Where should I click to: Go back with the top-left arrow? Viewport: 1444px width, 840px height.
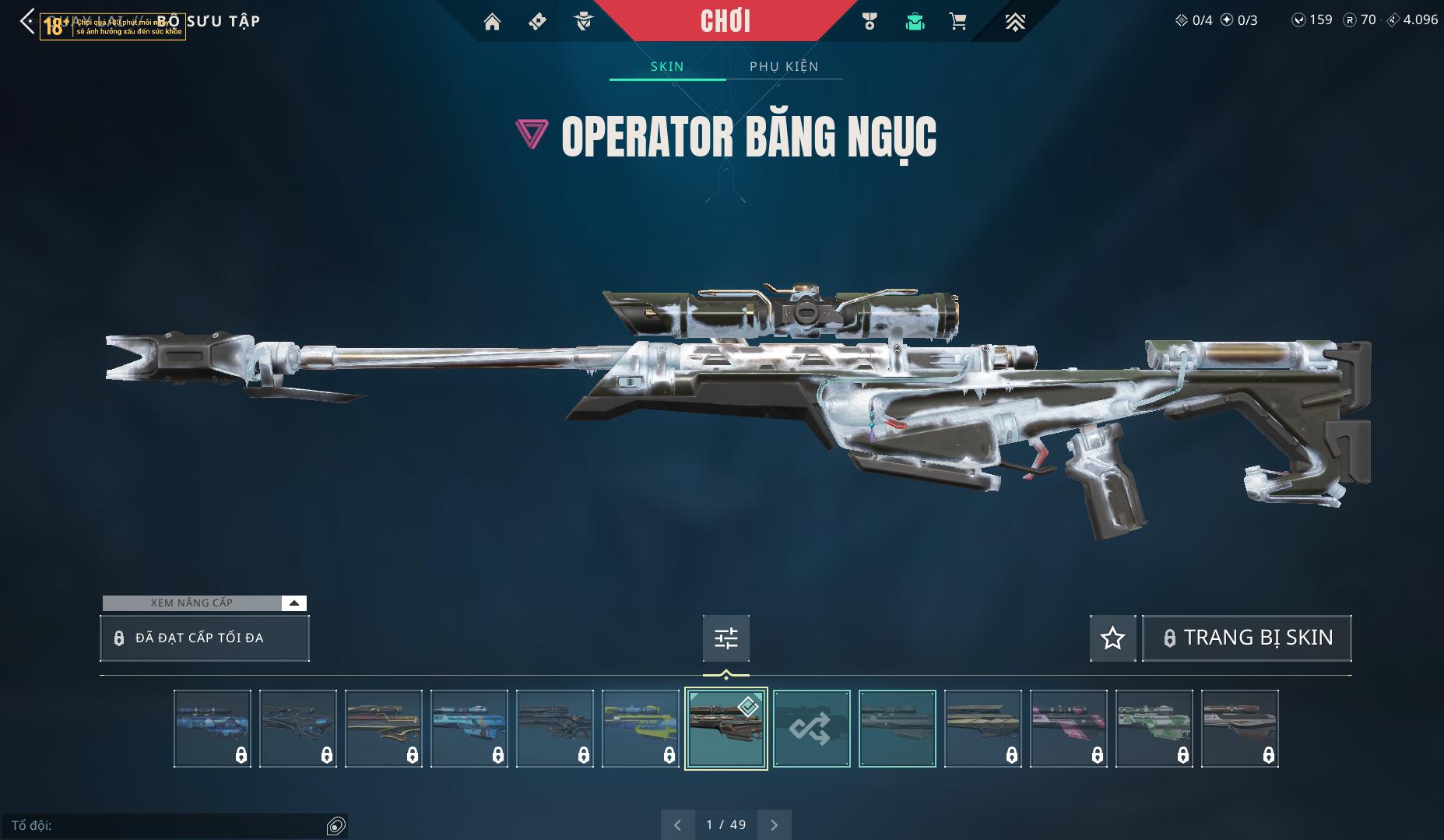click(27, 22)
